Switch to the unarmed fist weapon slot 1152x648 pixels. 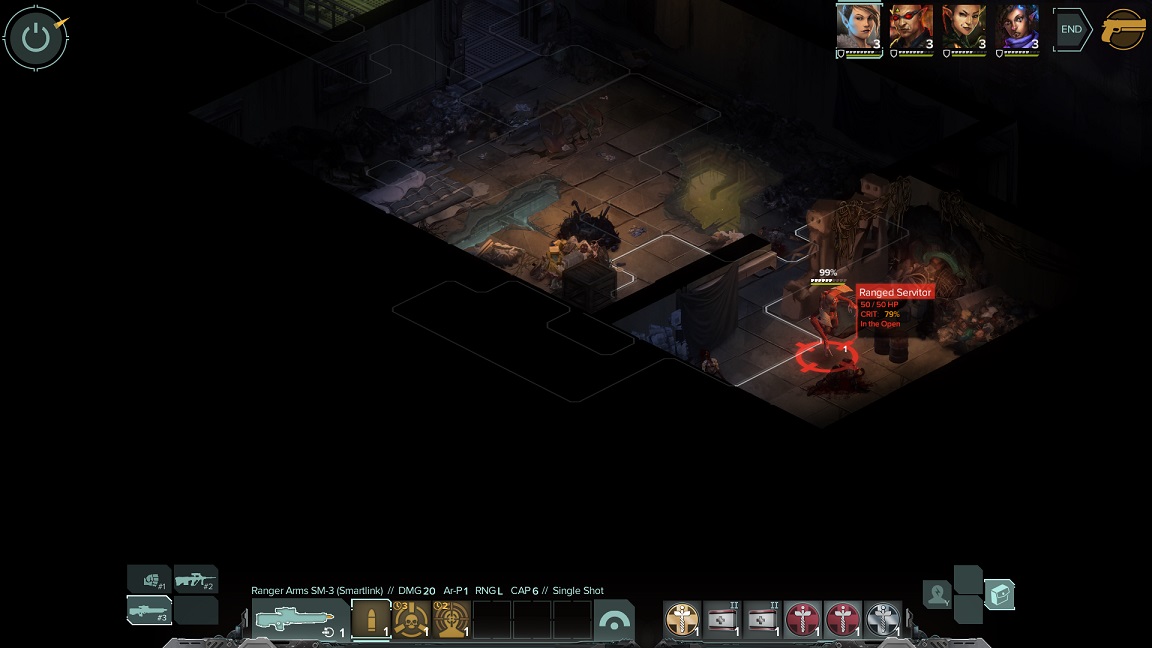(149, 579)
